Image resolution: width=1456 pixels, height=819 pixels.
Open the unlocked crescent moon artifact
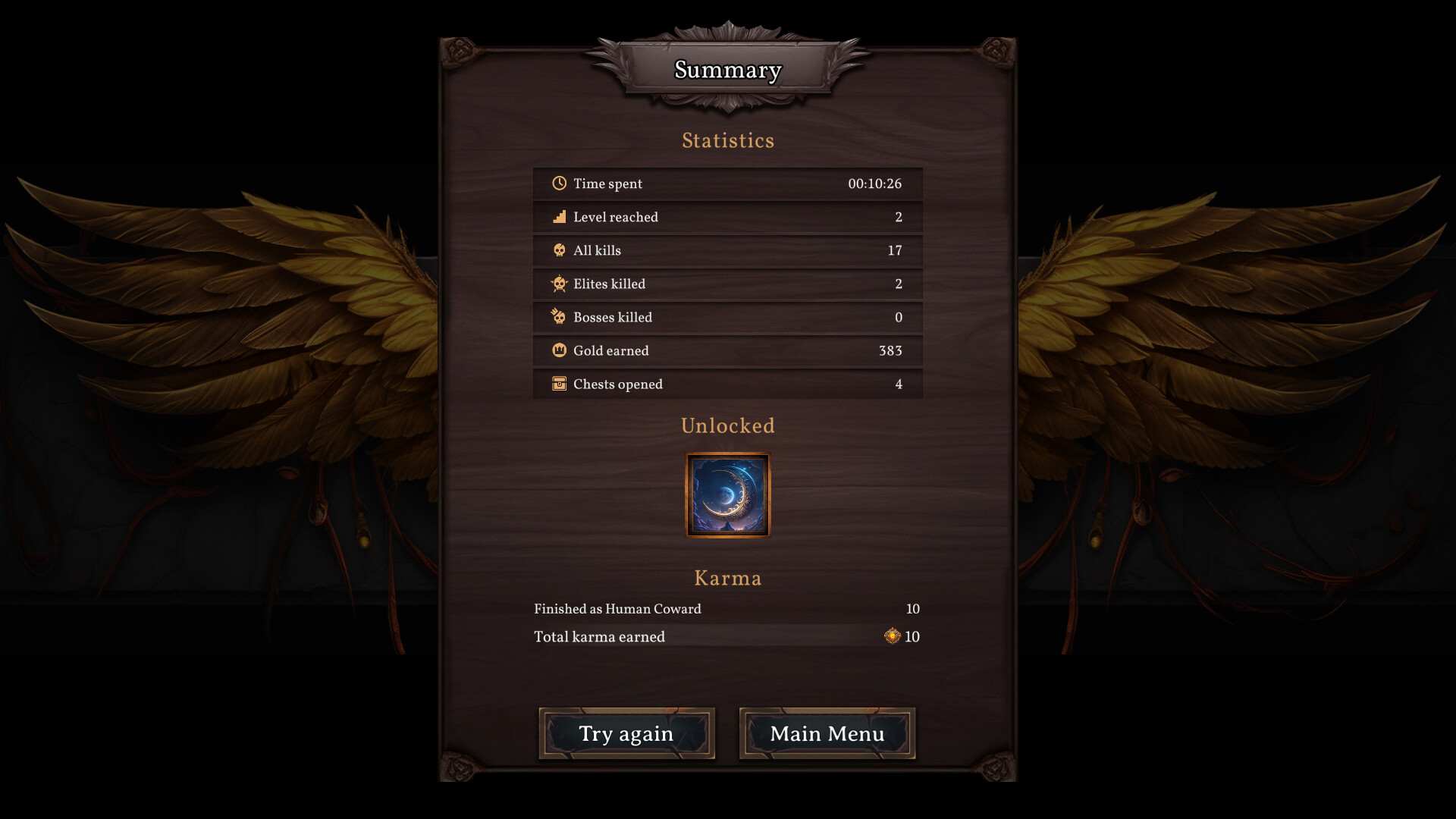click(x=727, y=494)
